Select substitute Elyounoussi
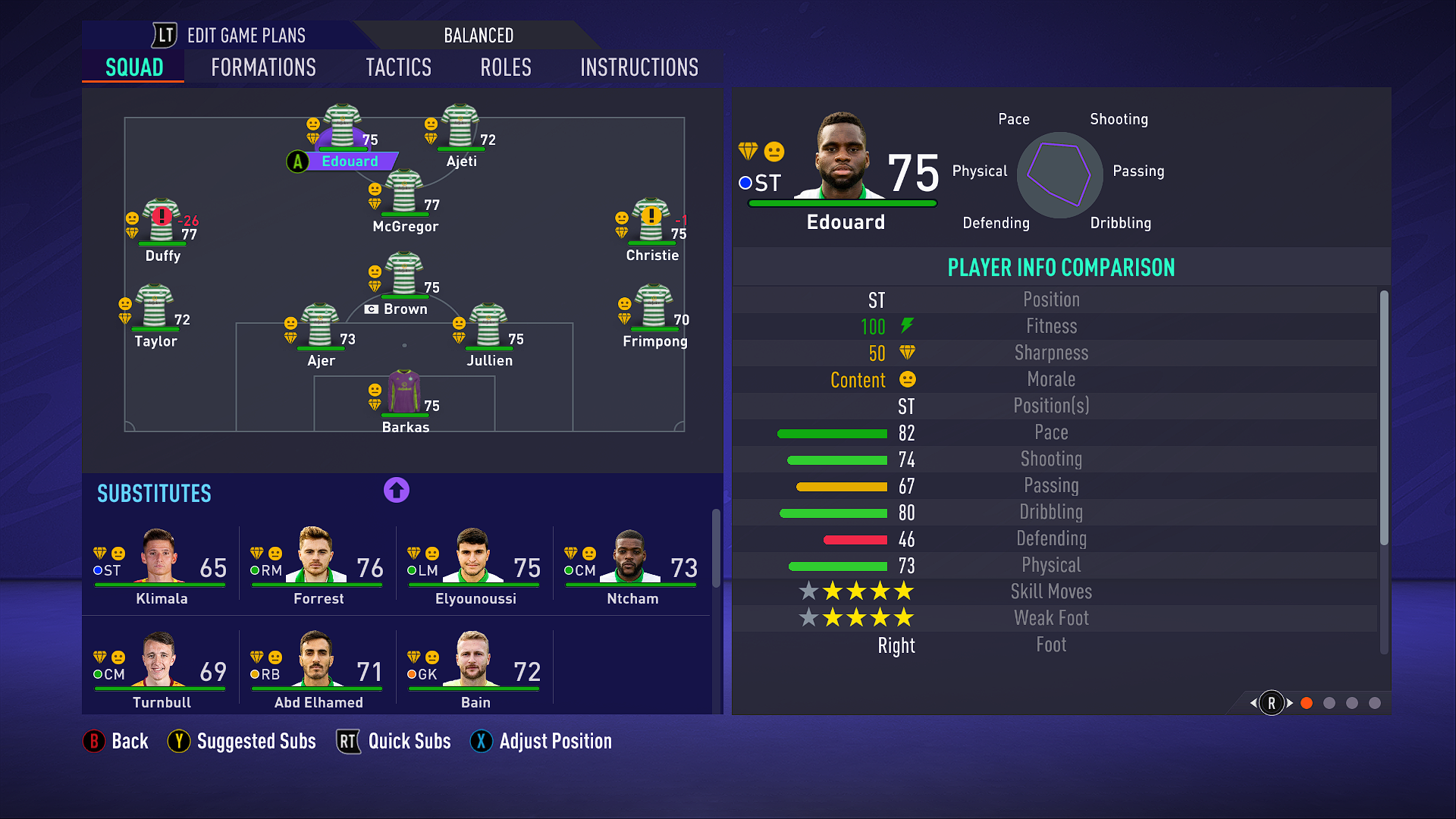Viewport: 1456px width, 819px height. [x=475, y=565]
